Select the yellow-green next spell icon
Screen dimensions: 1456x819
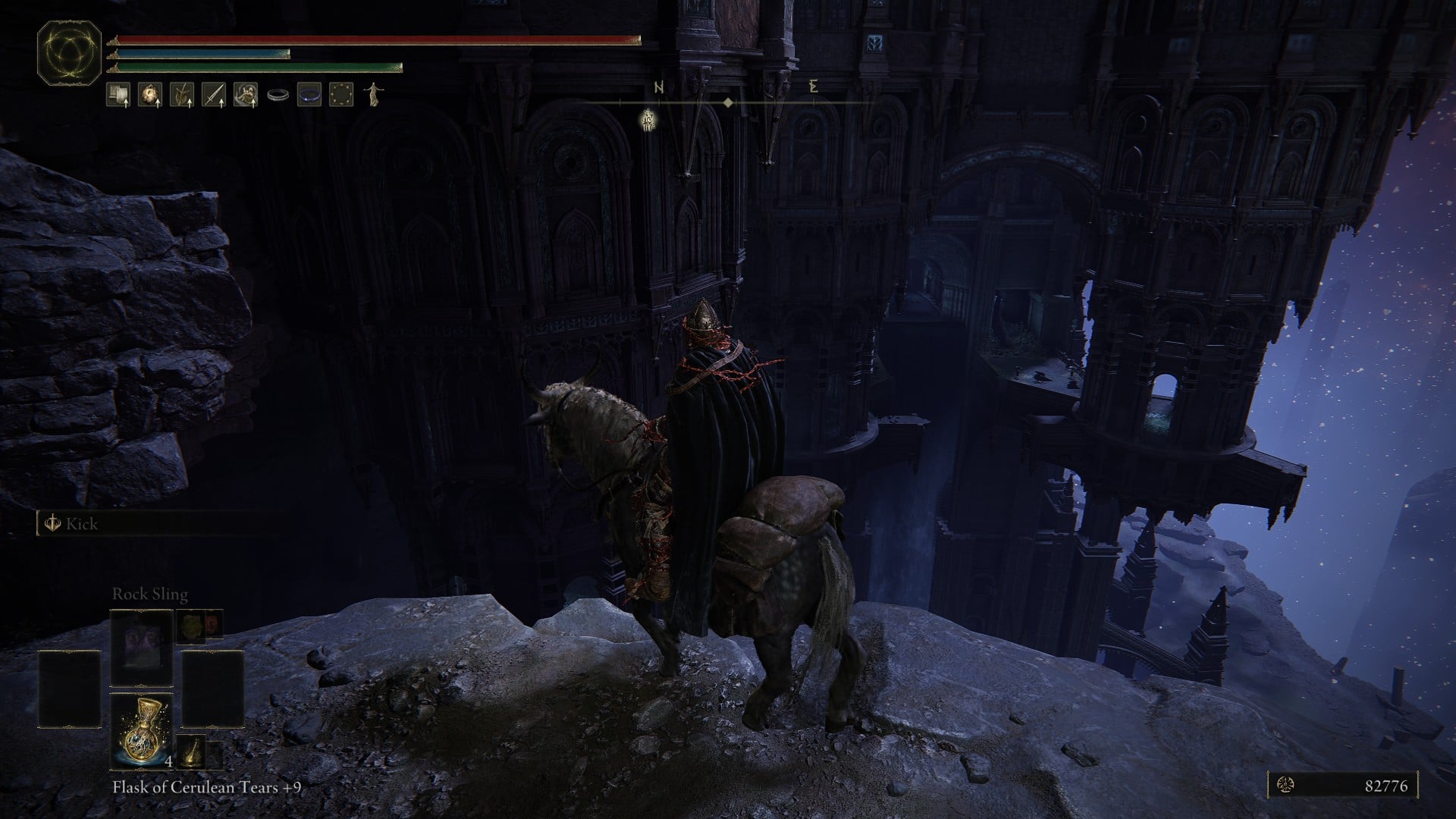190,625
